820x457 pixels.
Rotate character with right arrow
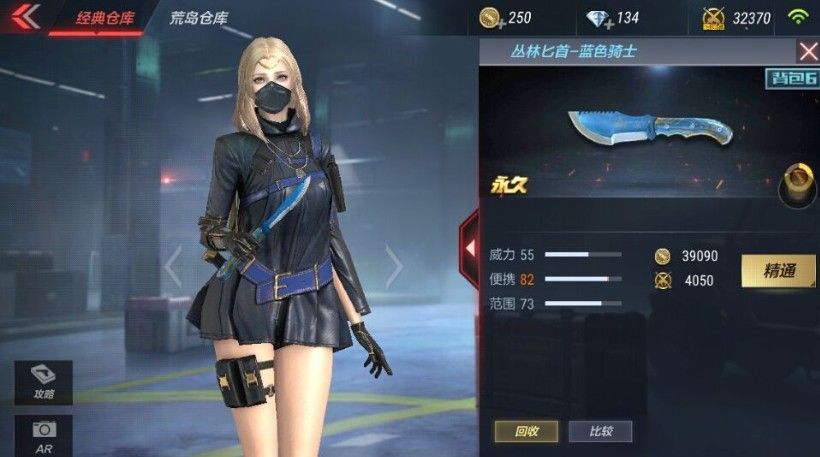(394, 267)
